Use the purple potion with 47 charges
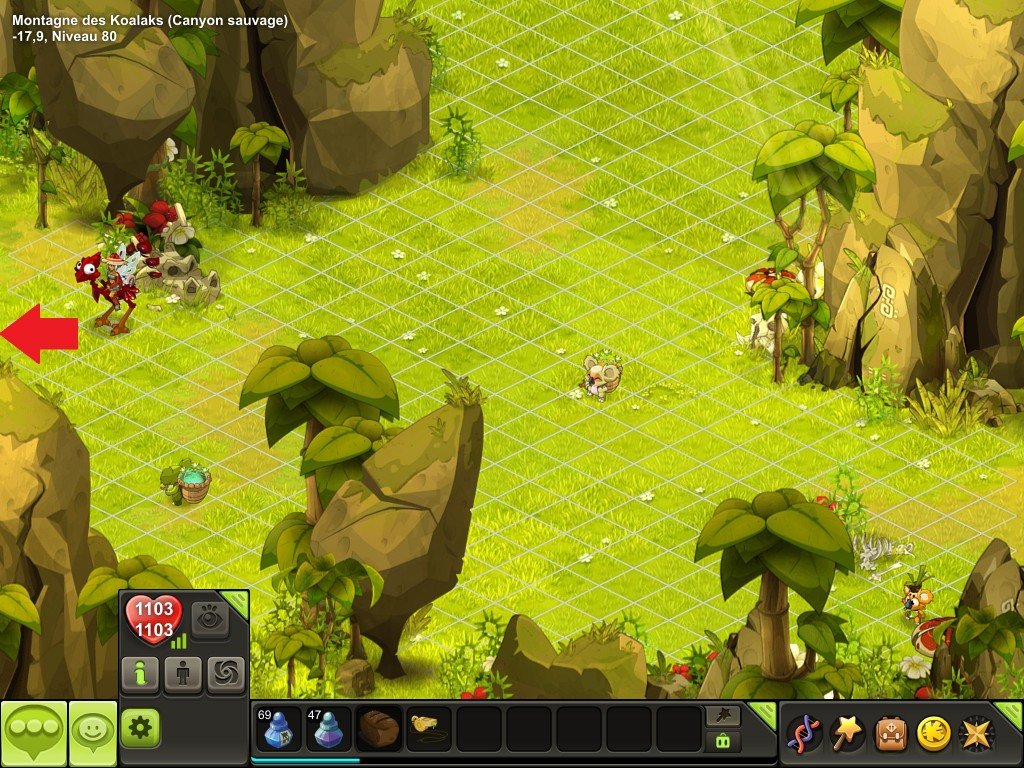The image size is (1024, 768). (x=329, y=729)
